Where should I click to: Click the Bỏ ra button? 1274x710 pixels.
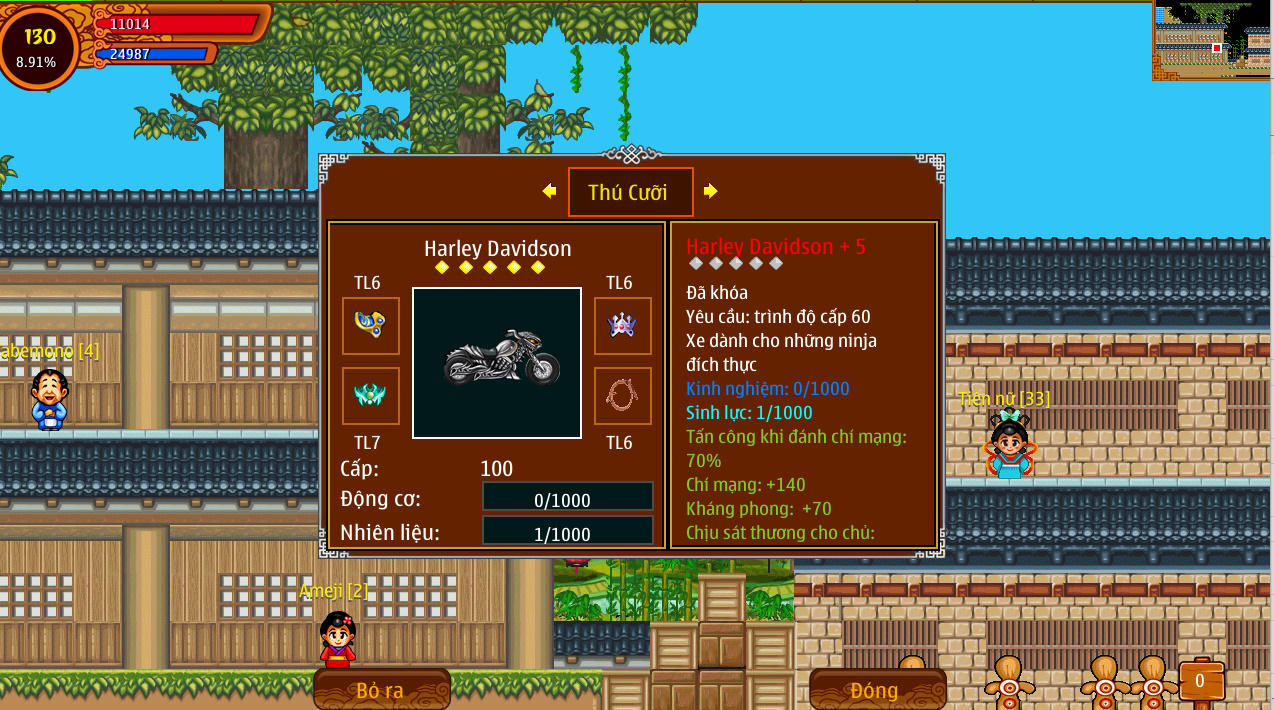pyautogui.click(x=381, y=689)
